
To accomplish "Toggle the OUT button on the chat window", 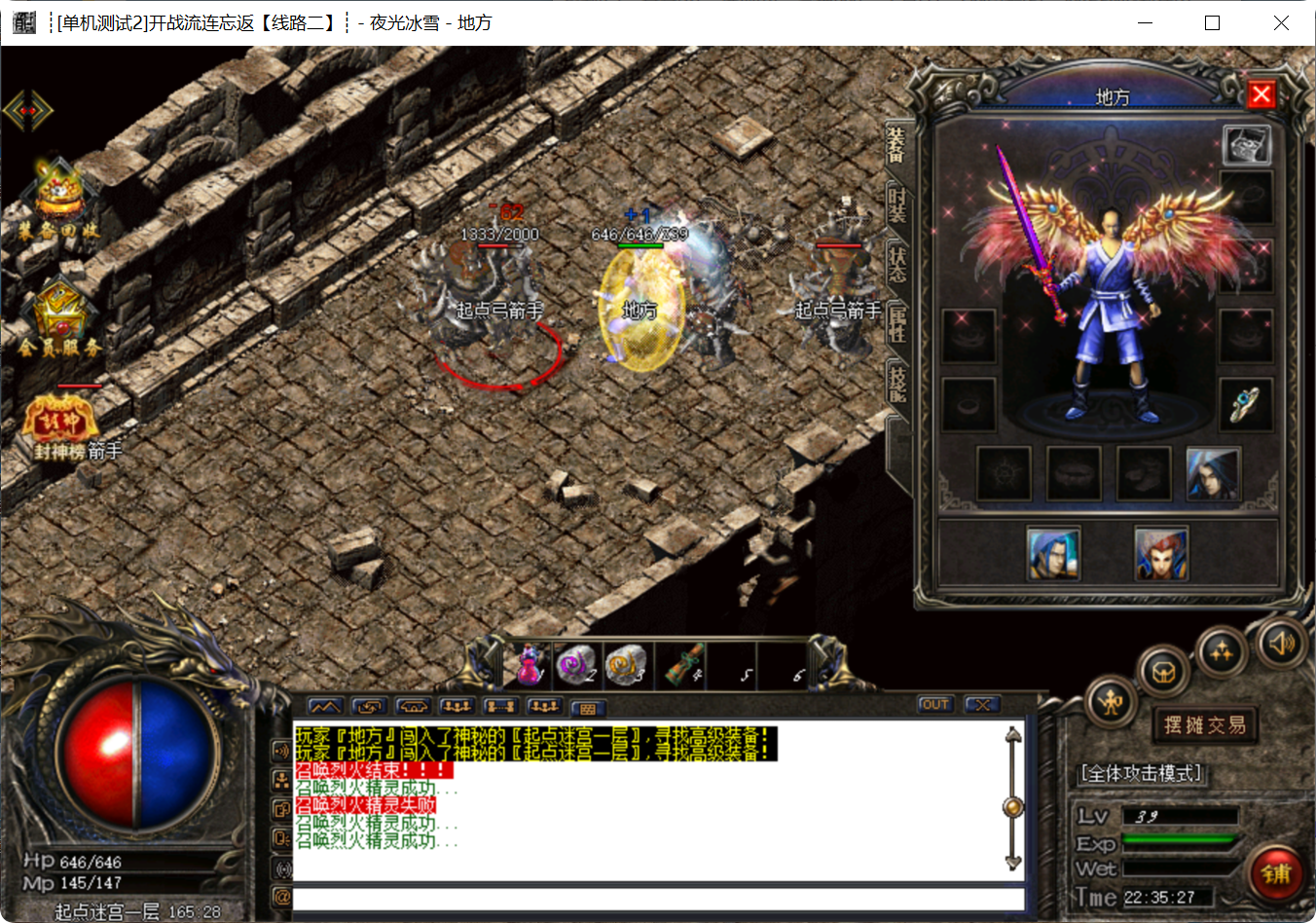I will [x=934, y=704].
